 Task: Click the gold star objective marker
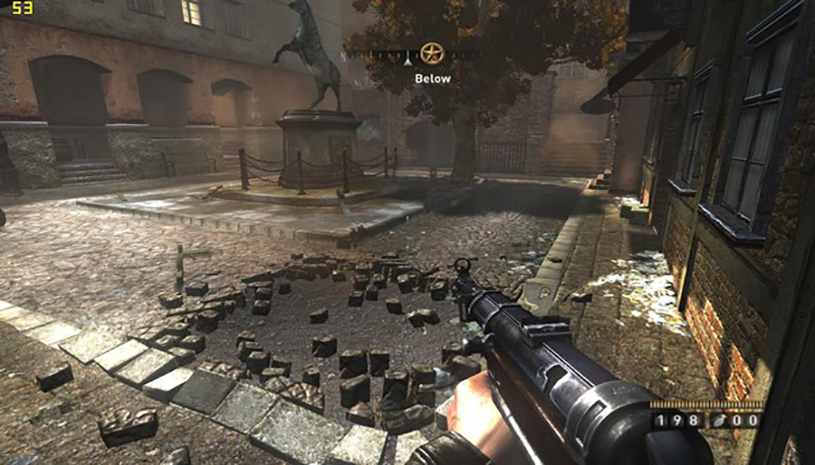[x=431, y=53]
